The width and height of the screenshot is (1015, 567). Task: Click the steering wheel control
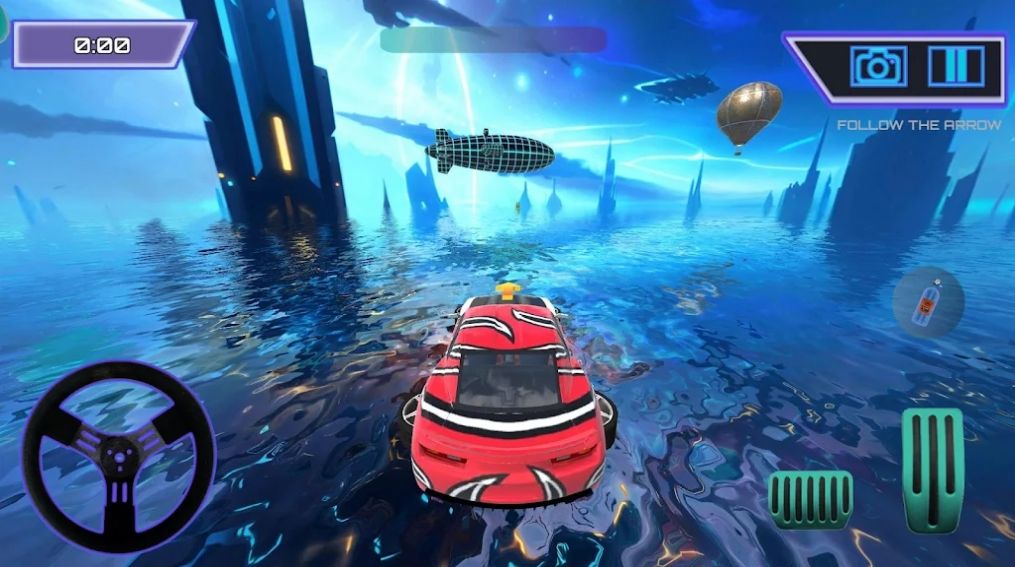point(119,456)
